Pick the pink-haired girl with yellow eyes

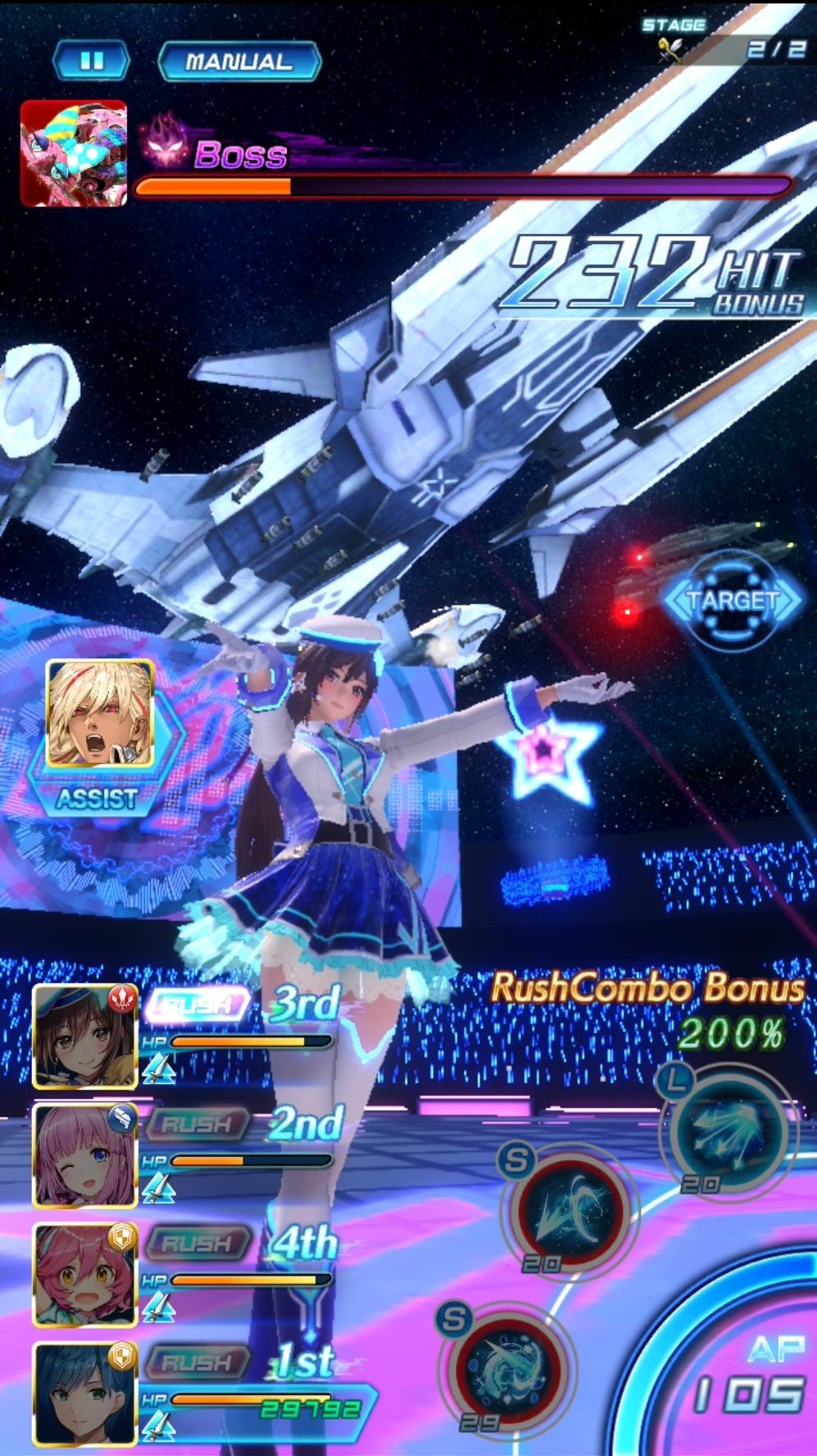(84, 1275)
